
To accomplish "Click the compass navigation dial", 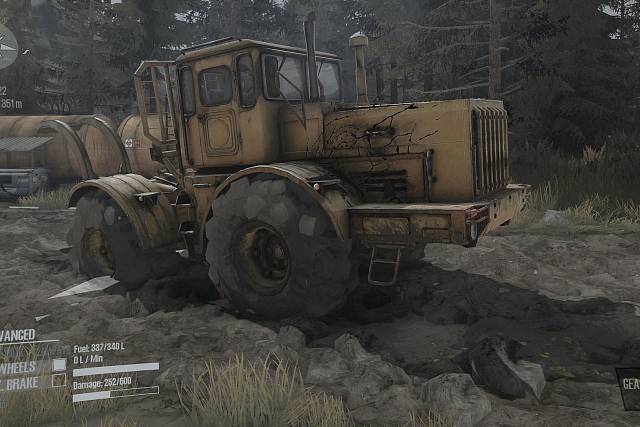I will (x=6, y=46).
